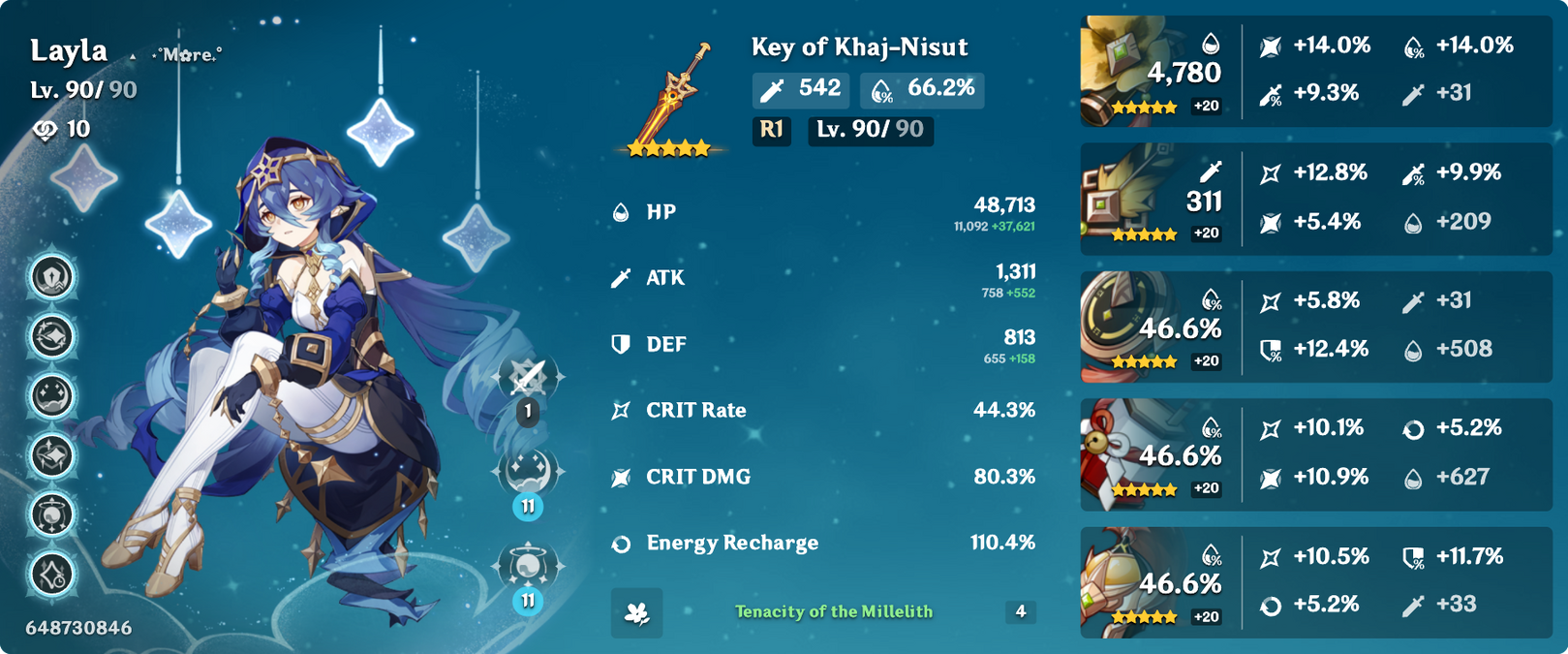
Task: Select the level 11 orb burst talent
Action: click(x=528, y=566)
